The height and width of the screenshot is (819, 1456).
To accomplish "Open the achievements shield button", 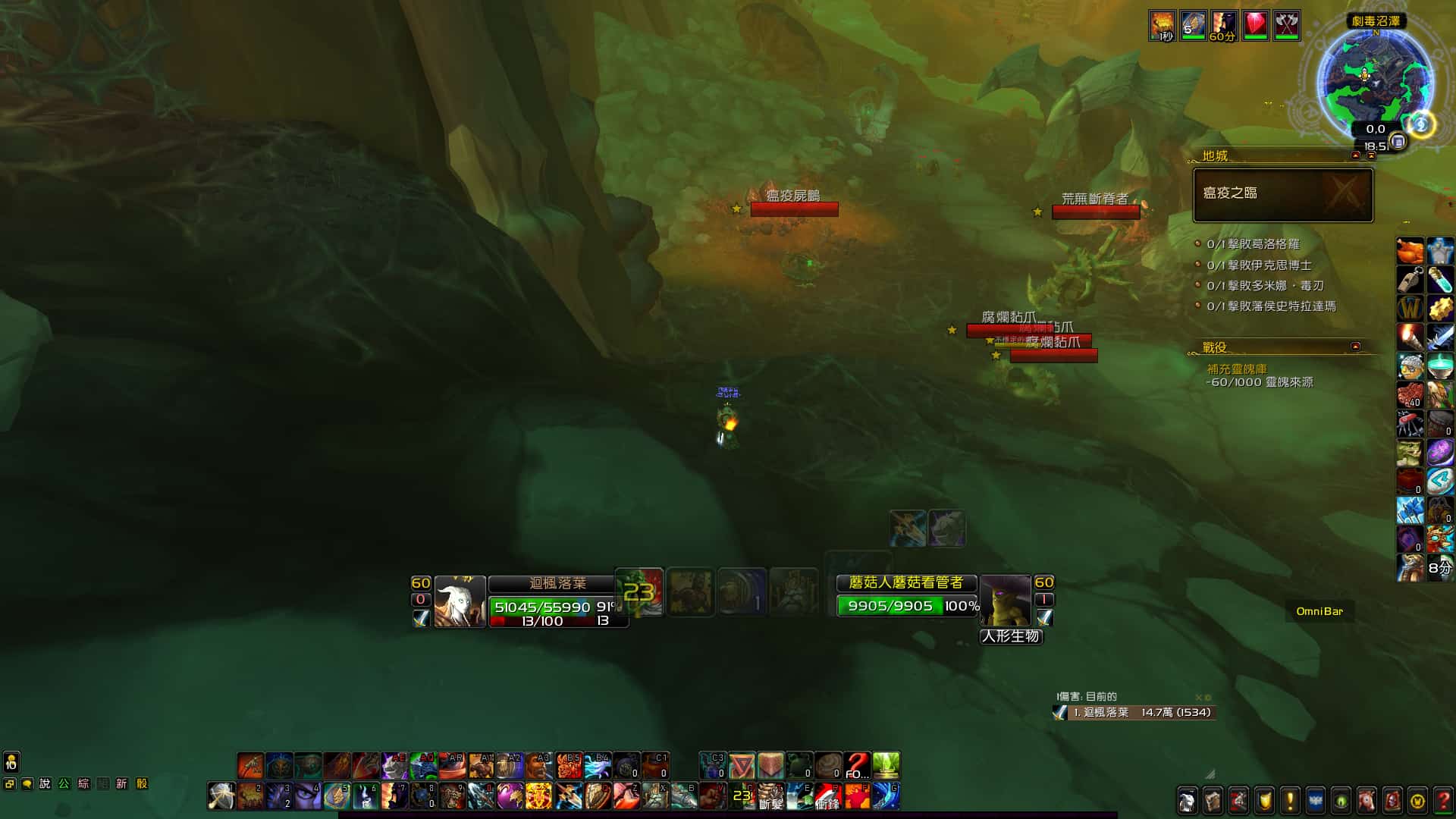I will click(1264, 801).
